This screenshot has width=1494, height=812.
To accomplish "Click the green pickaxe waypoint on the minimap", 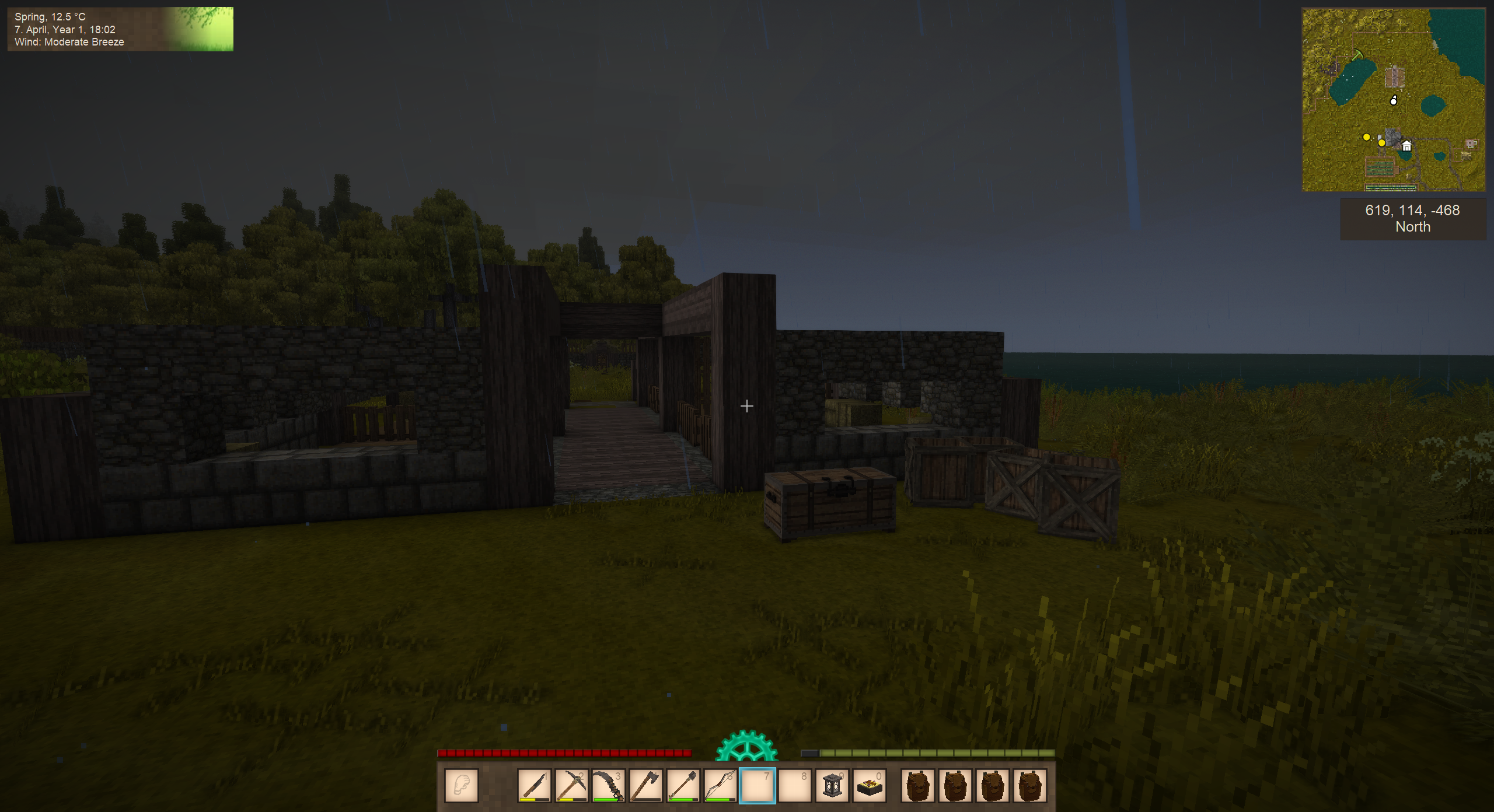I will (x=1358, y=55).
